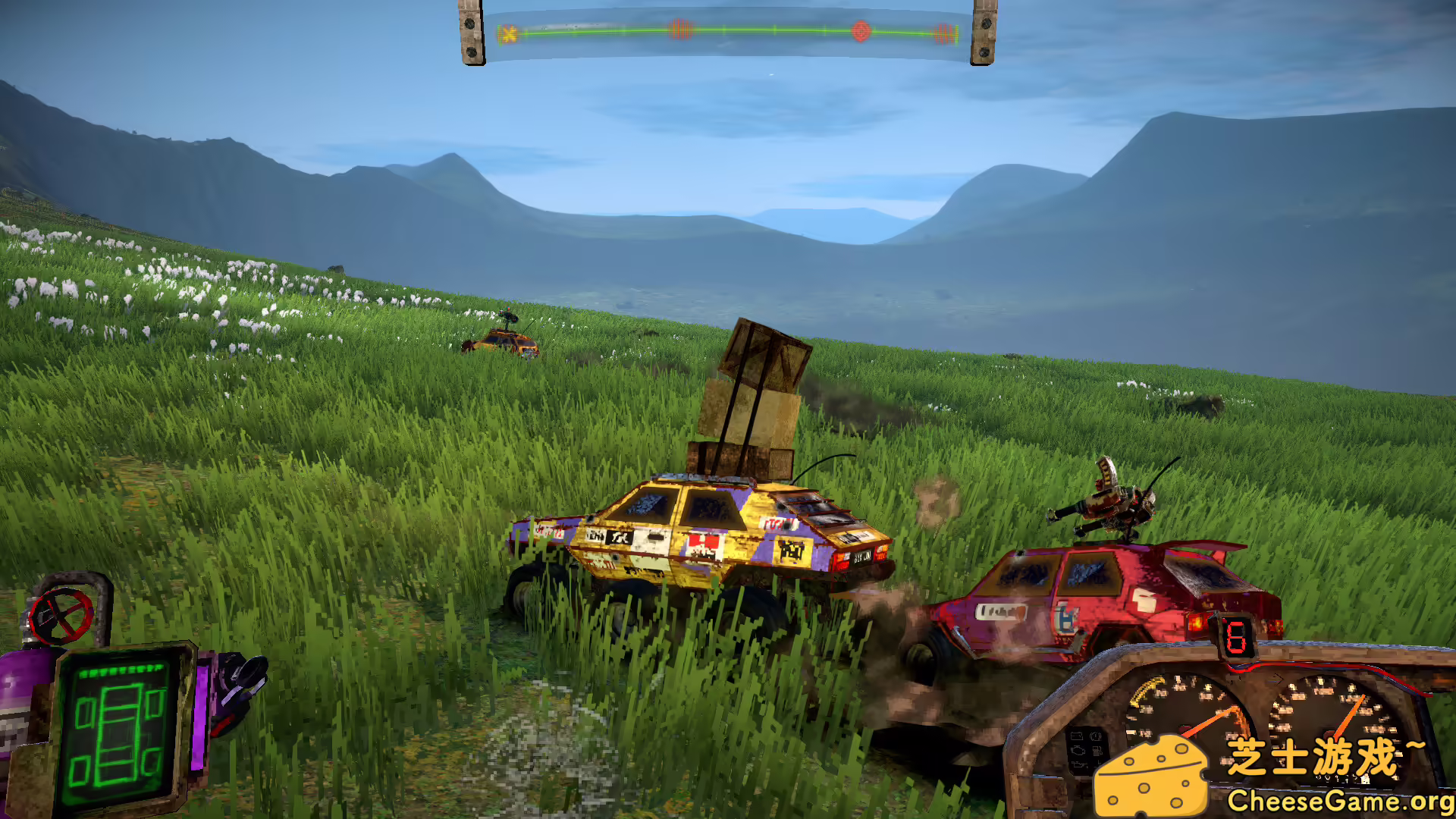Click the red valve wheel icon
Screen dimensions: 1456x819
[x=61, y=614]
